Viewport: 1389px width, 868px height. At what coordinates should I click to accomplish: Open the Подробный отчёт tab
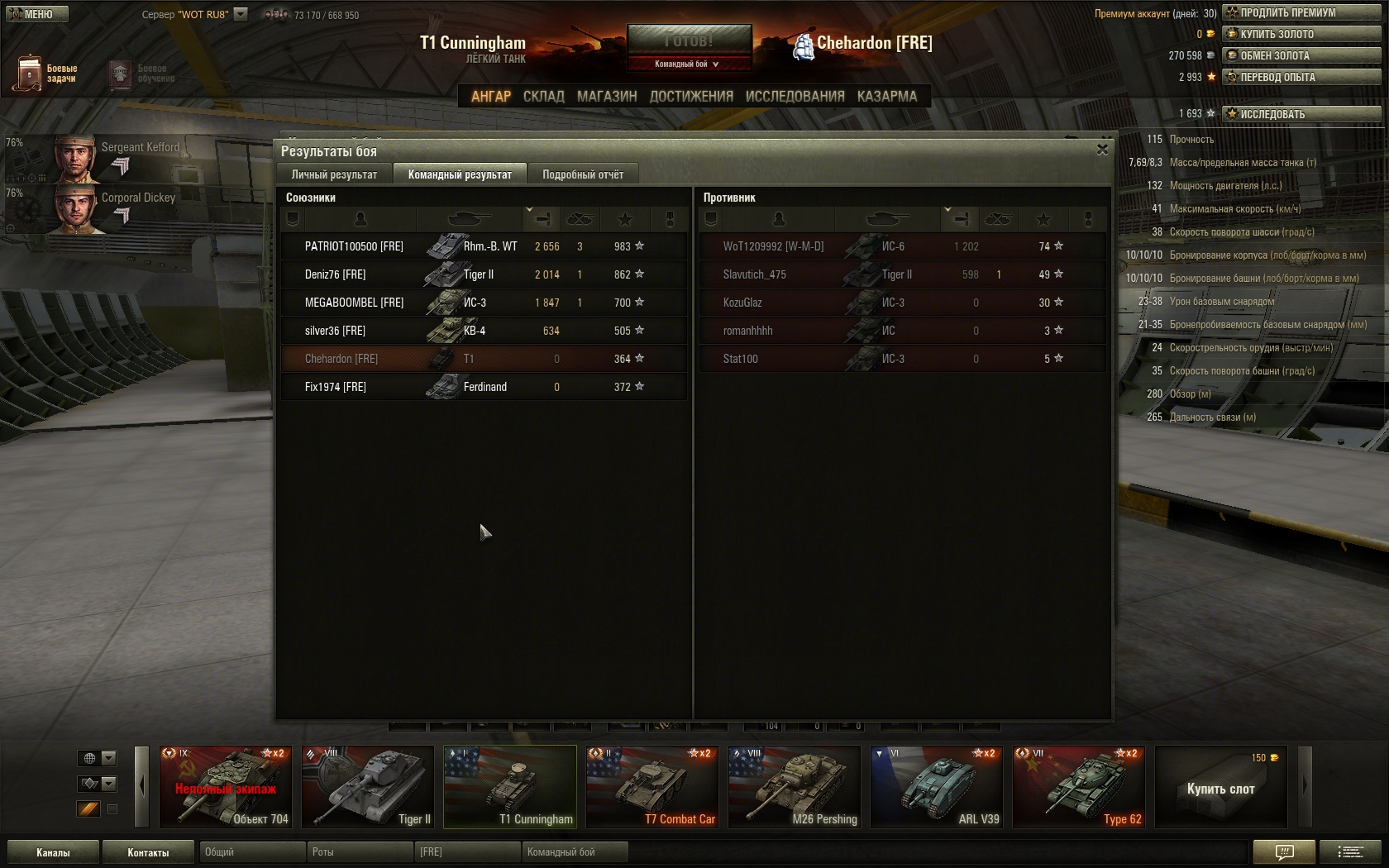pos(583,174)
